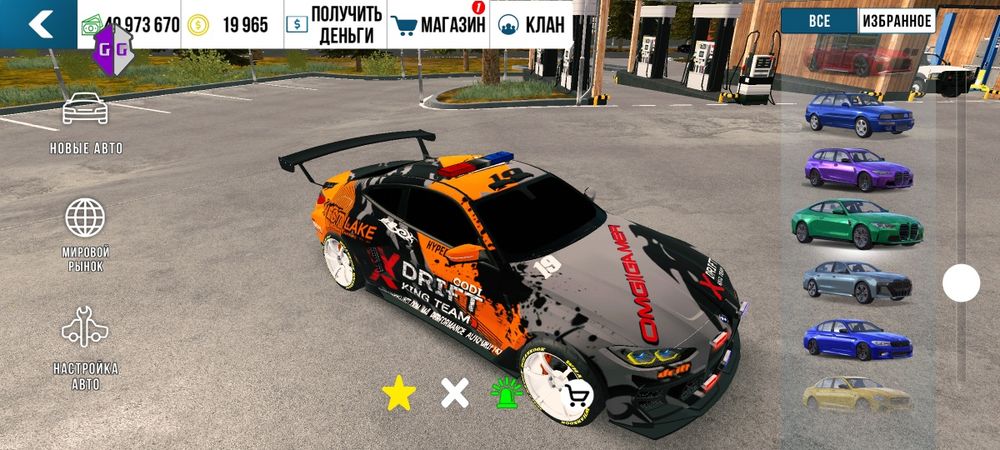Open Новые Авто dealership
This screenshot has width=1000, height=450.
click(86, 123)
